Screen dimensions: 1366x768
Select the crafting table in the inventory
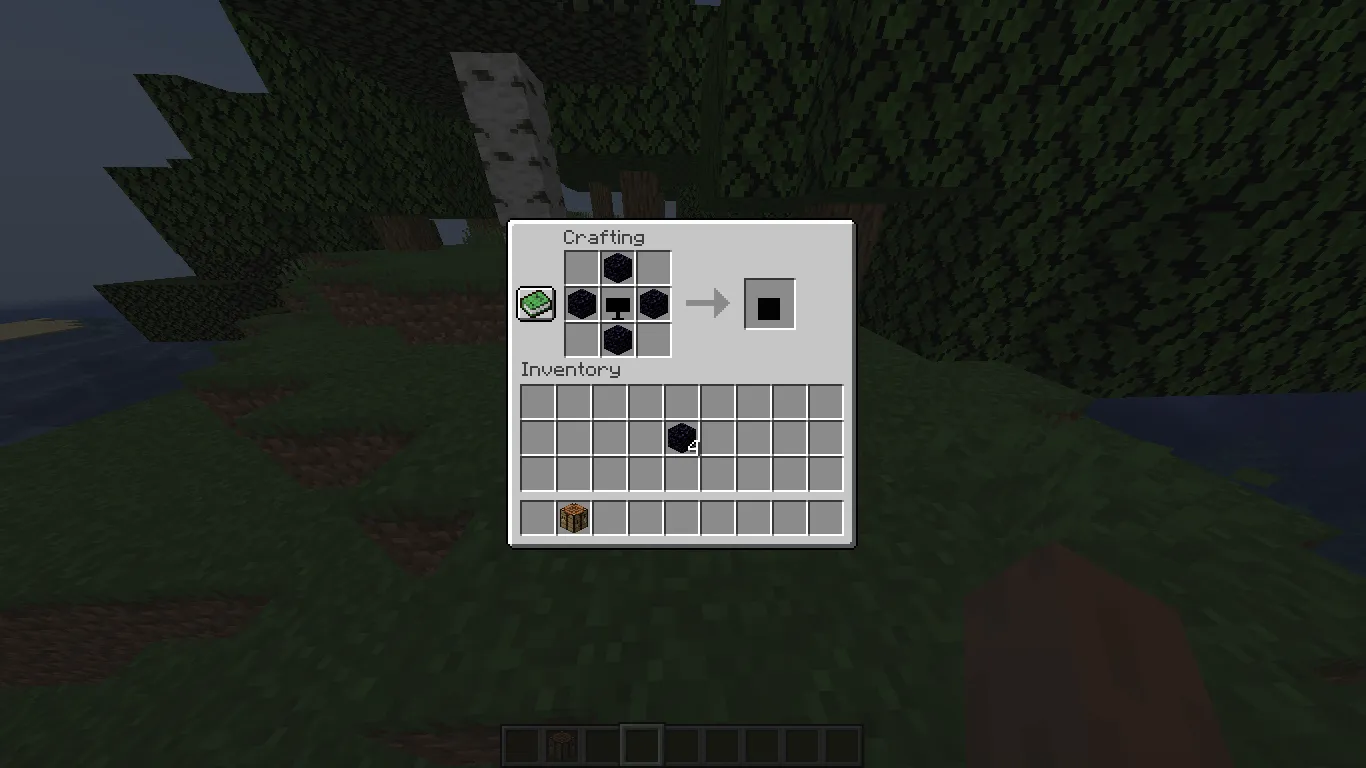(x=573, y=517)
